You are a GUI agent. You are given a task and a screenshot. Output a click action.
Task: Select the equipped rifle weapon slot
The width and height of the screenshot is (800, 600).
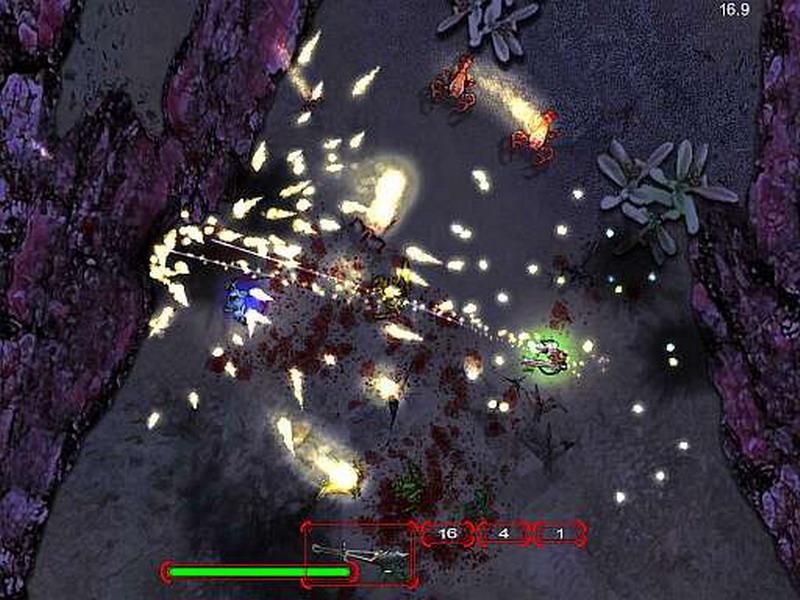click(360, 553)
